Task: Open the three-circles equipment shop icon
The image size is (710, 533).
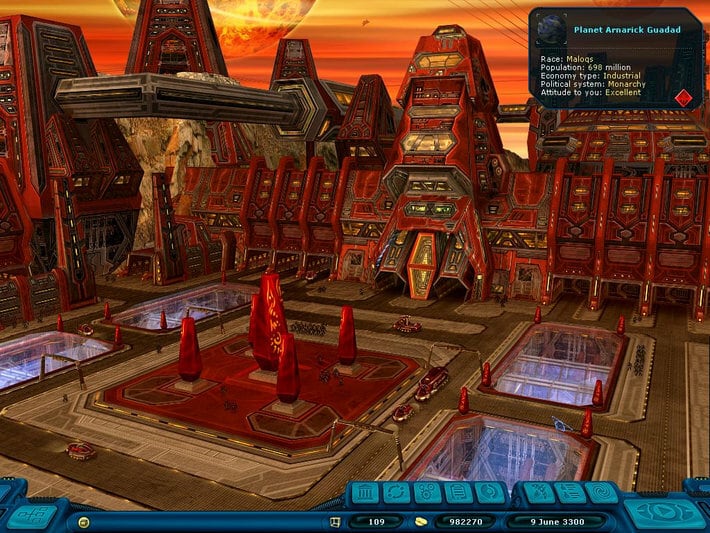Action: tap(427, 492)
